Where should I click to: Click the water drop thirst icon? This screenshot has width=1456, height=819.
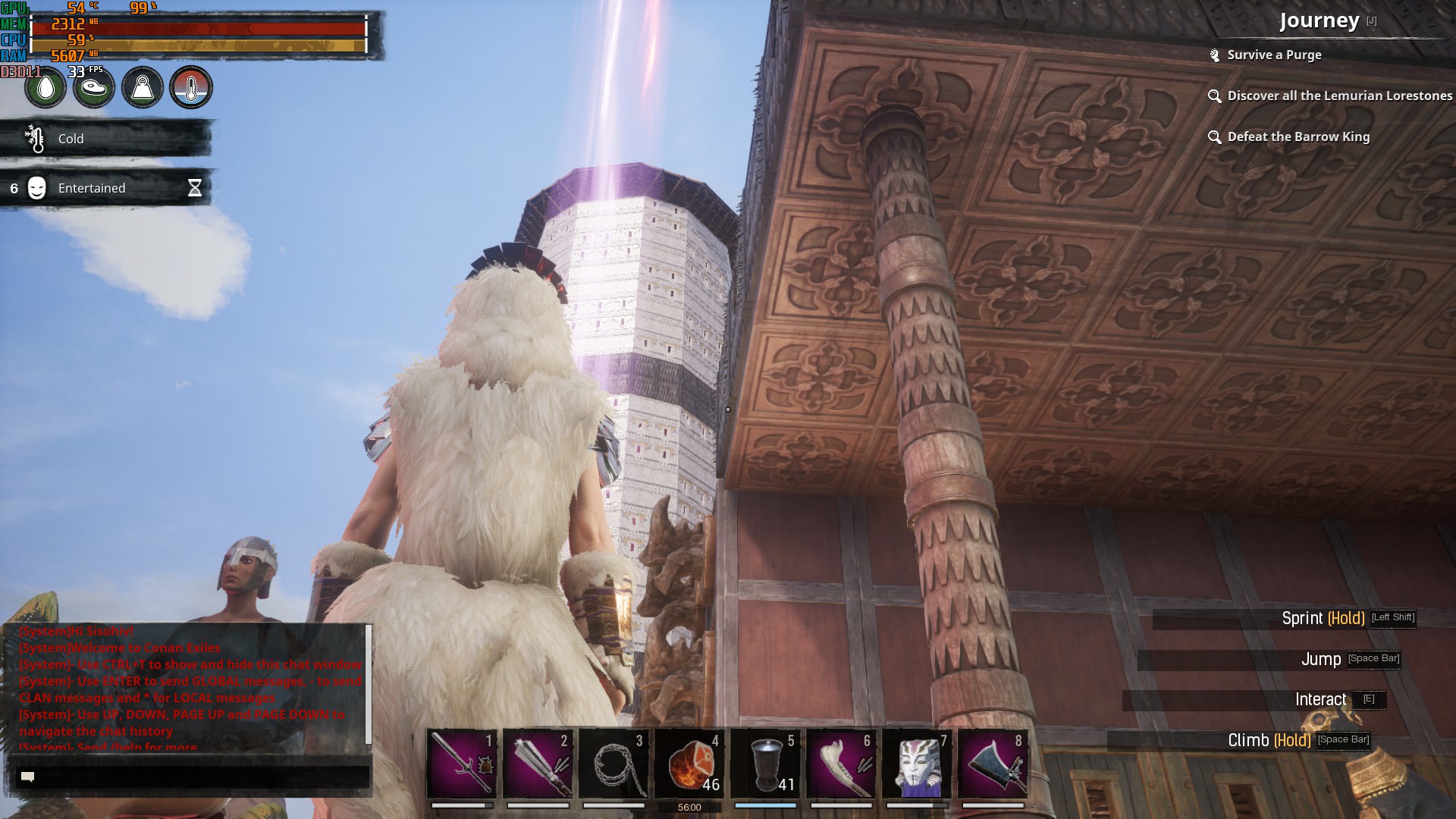(x=45, y=88)
